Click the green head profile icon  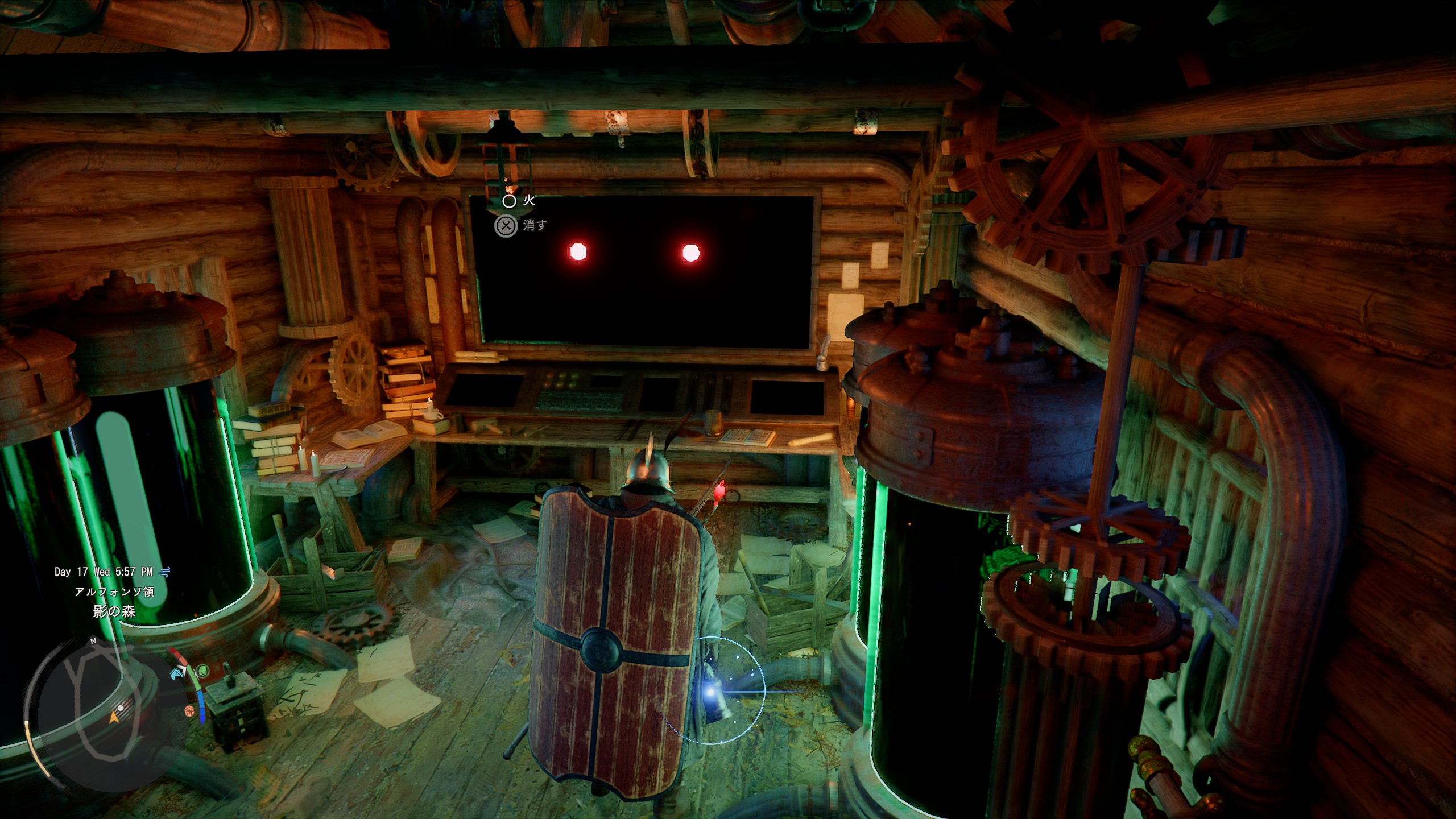(x=203, y=671)
